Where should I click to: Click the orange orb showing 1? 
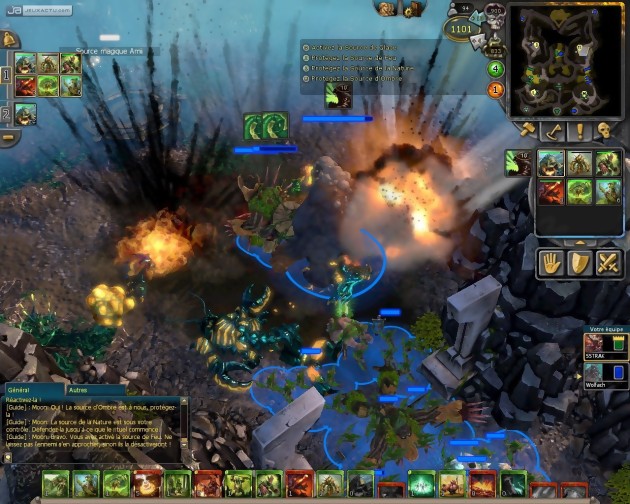(495, 91)
